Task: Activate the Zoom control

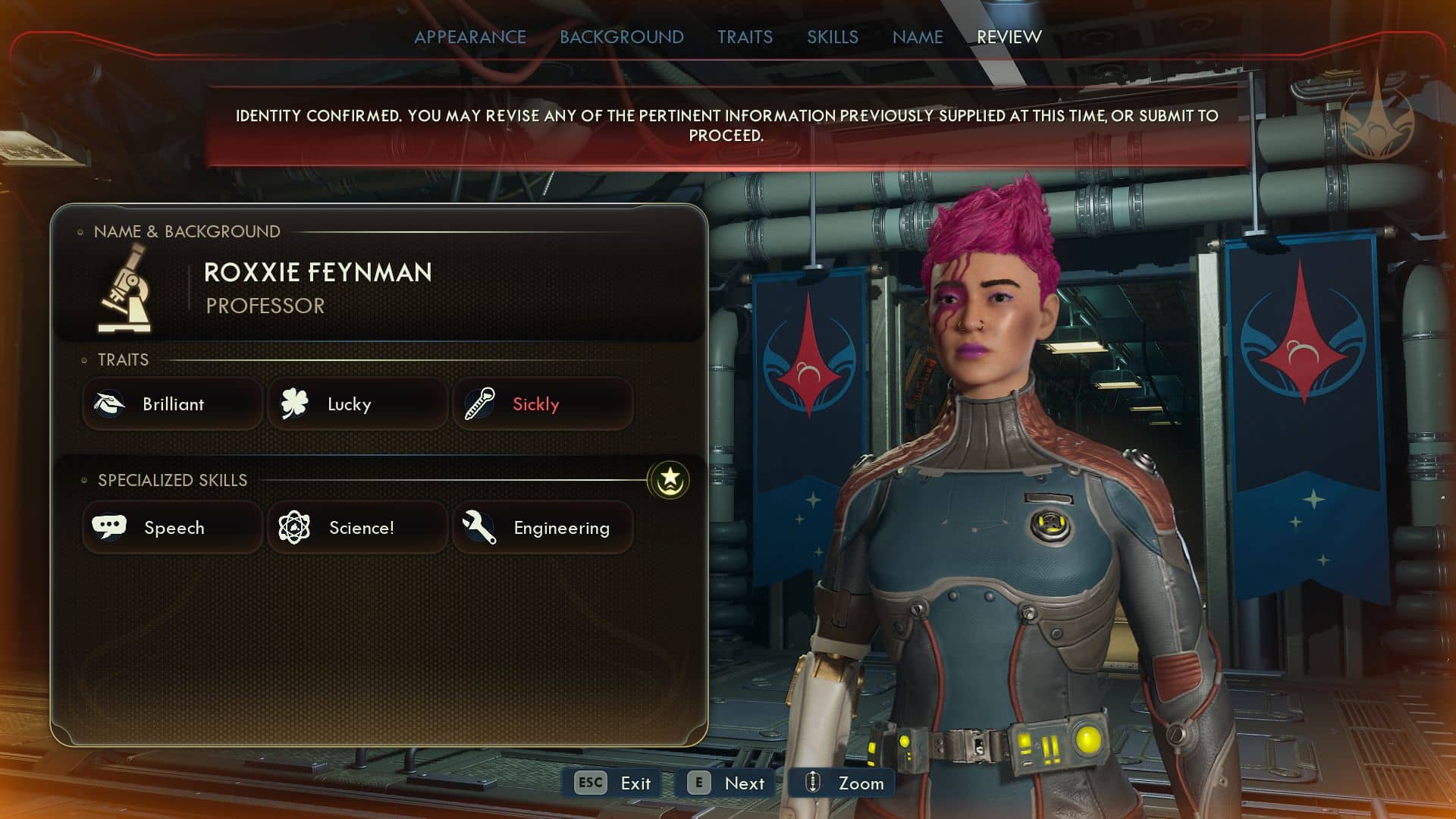Action: (x=843, y=783)
